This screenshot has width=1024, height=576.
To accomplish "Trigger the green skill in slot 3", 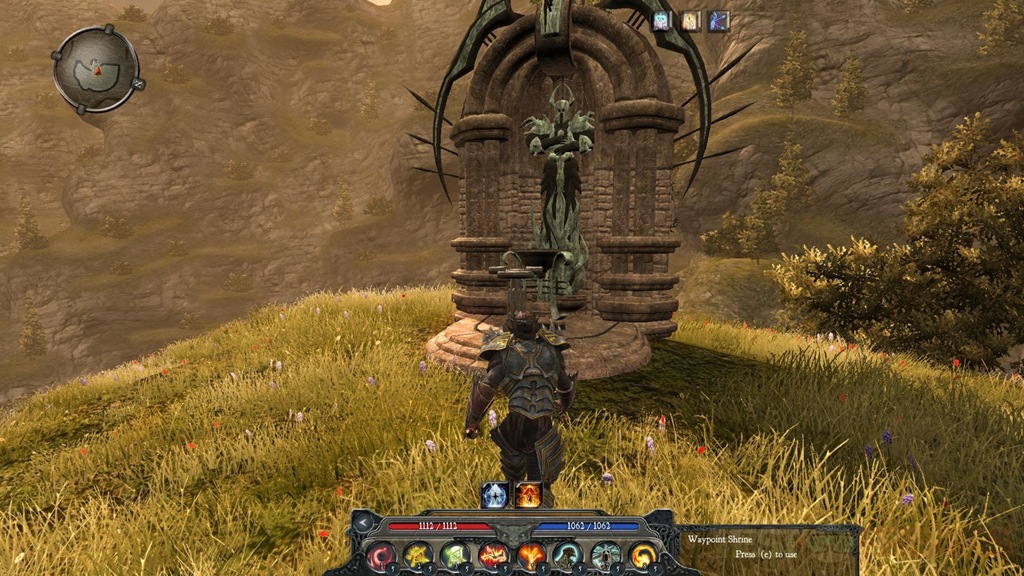I will [x=455, y=555].
